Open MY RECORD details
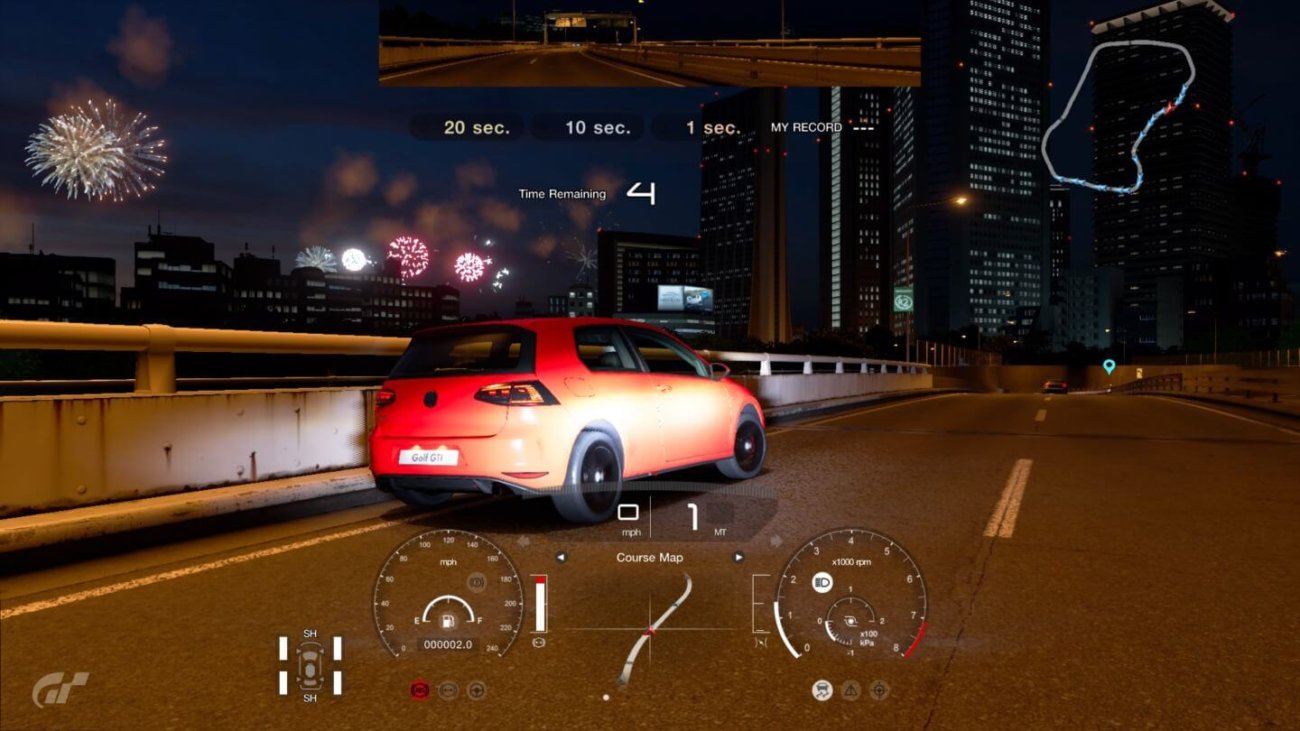The width and height of the screenshot is (1300, 731). [805, 128]
